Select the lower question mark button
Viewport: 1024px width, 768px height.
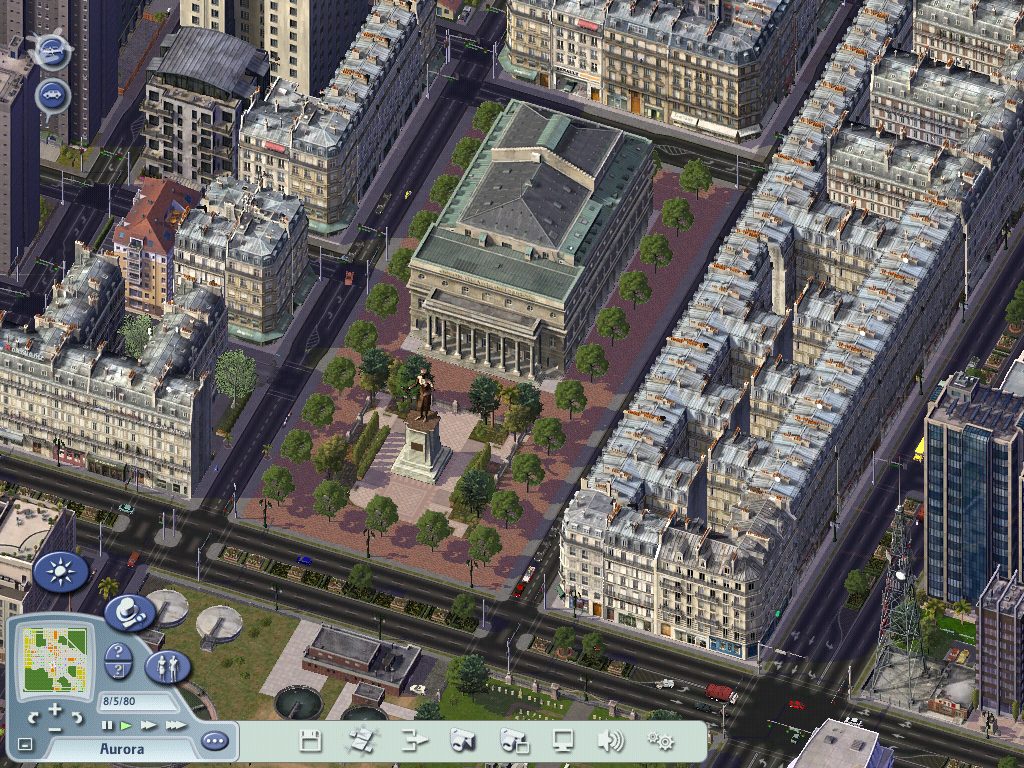point(119,672)
